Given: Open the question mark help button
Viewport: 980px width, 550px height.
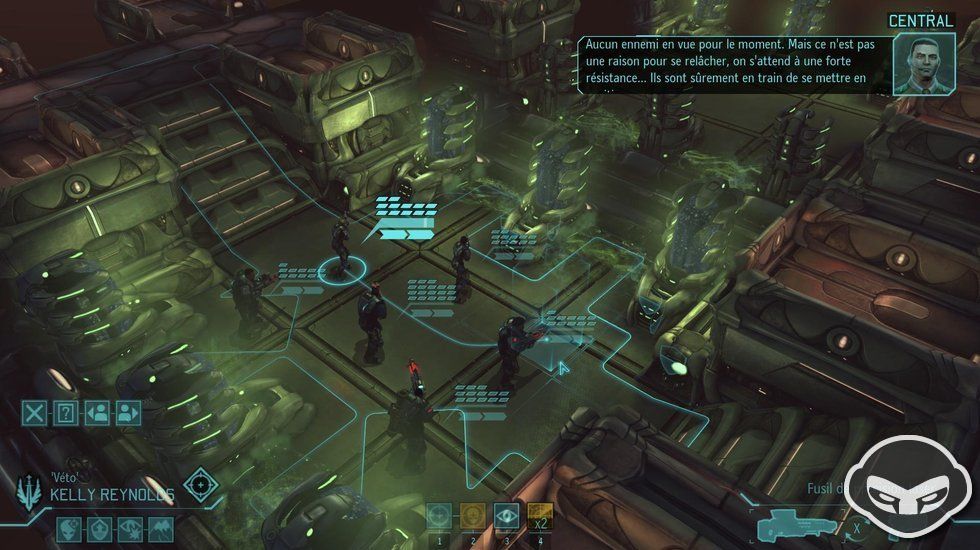Looking at the screenshot, I should [x=66, y=412].
